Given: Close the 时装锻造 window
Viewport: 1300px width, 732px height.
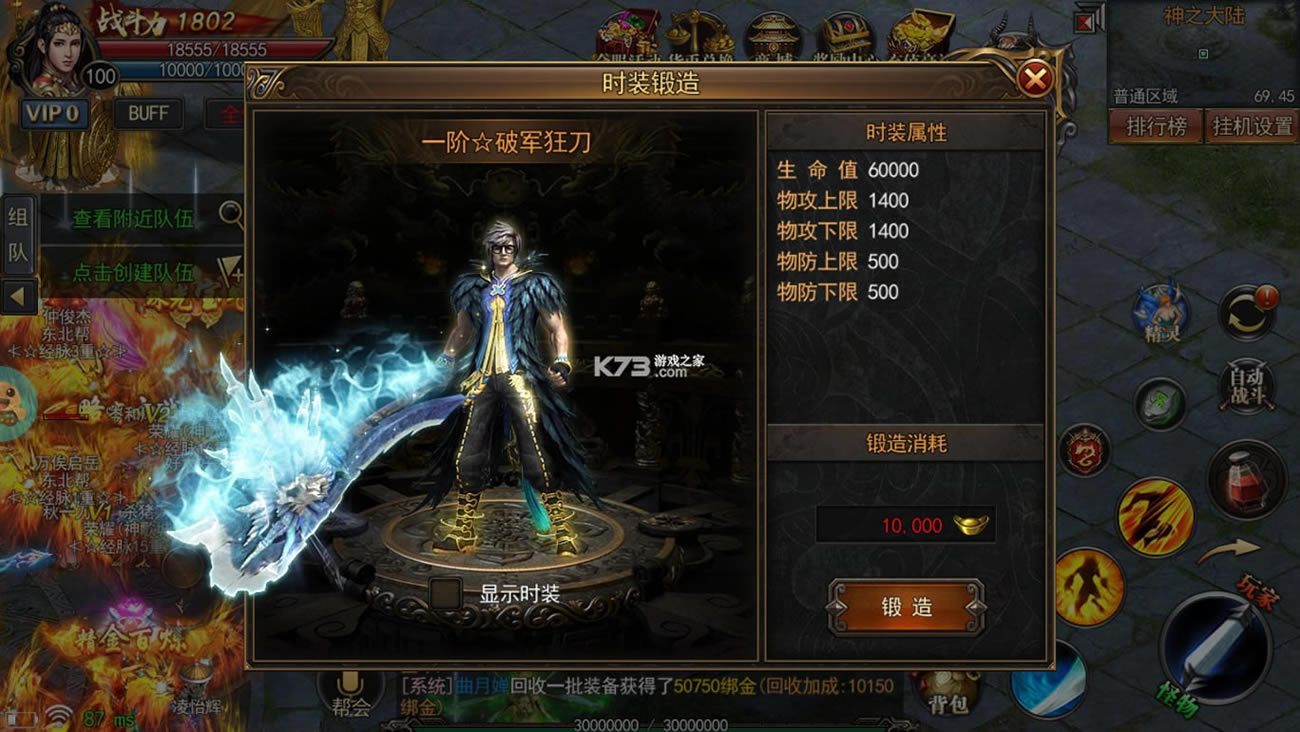Looking at the screenshot, I should tap(1035, 79).
